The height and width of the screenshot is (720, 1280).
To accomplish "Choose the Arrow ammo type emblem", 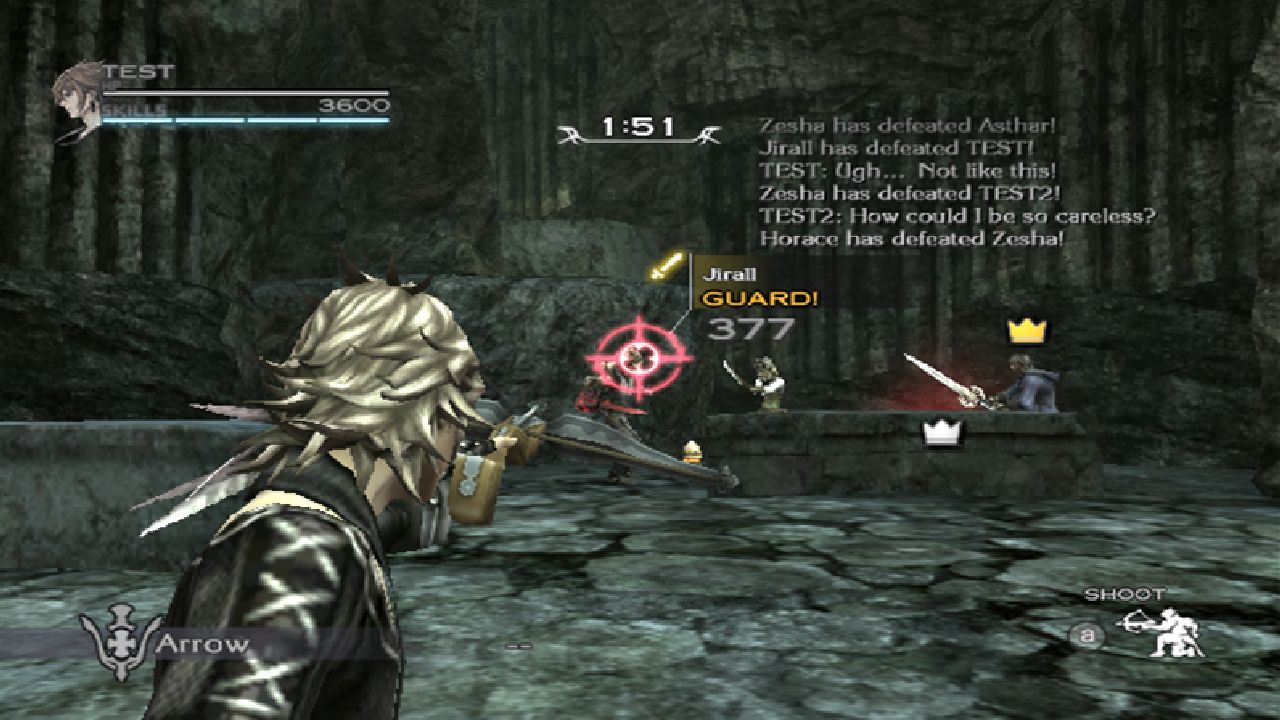I will [121, 644].
